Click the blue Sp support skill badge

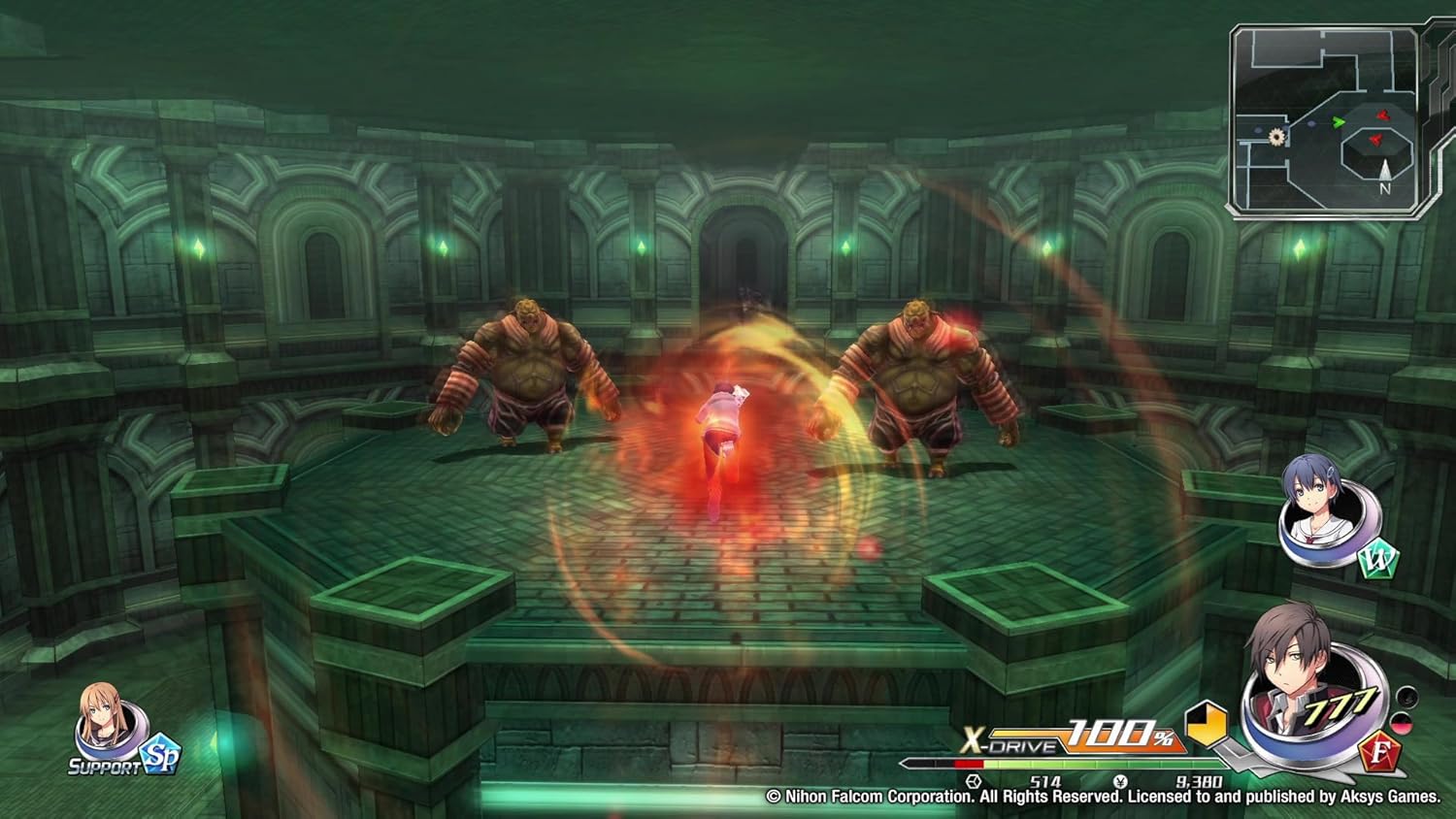(x=160, y=757)
